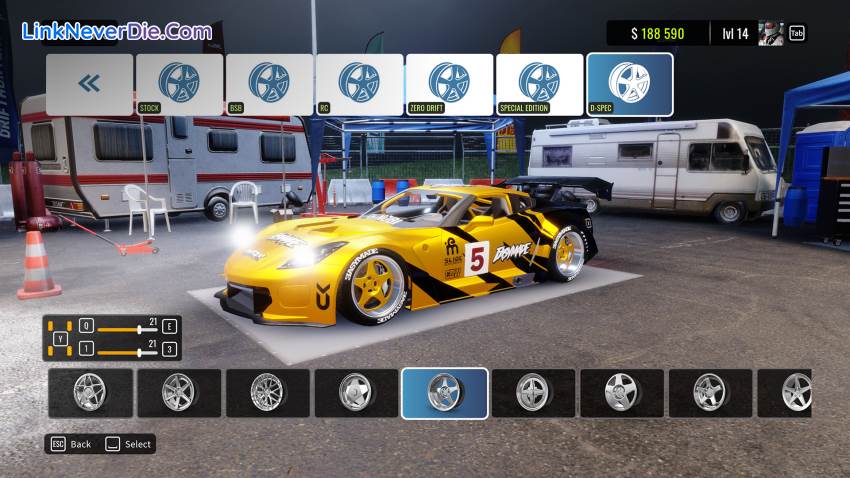The height and width of the screenshot is (478, 850).
Task: Open the LinkNeverDie.Com watermark link
Action: click(x=117, y=31)
